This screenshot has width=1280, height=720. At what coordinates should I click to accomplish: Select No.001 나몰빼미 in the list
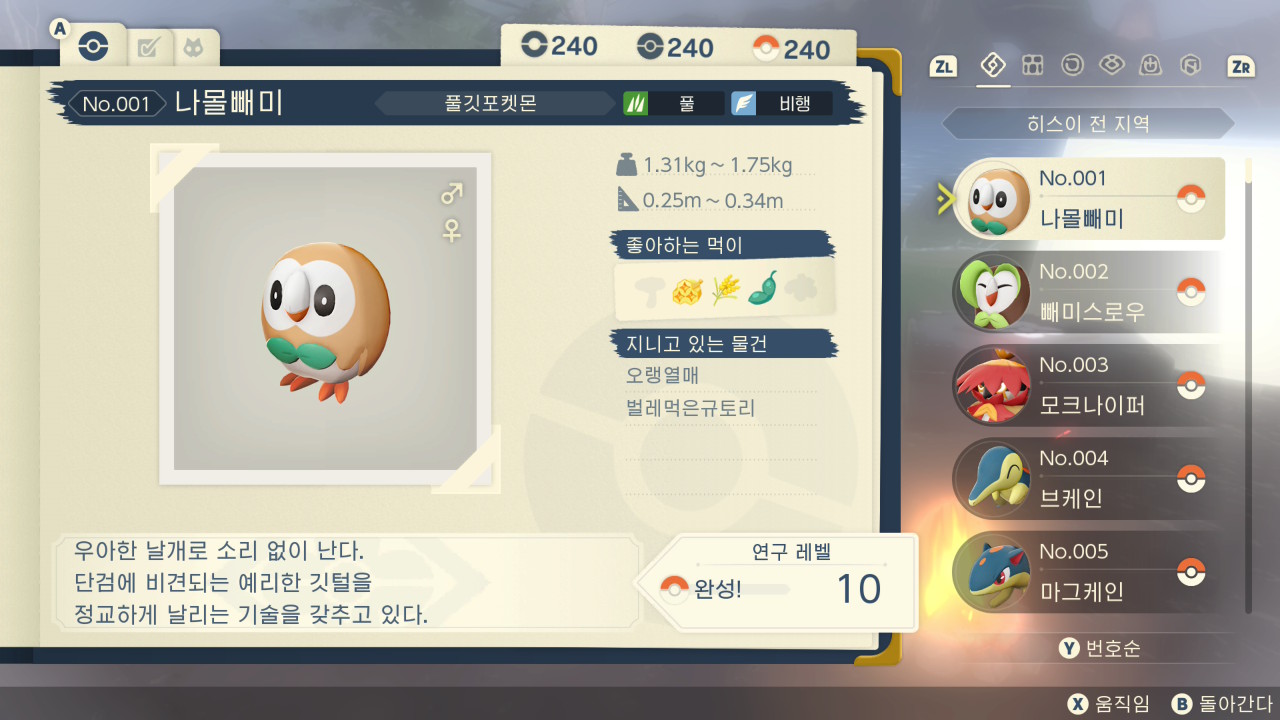pos(1088,198)
